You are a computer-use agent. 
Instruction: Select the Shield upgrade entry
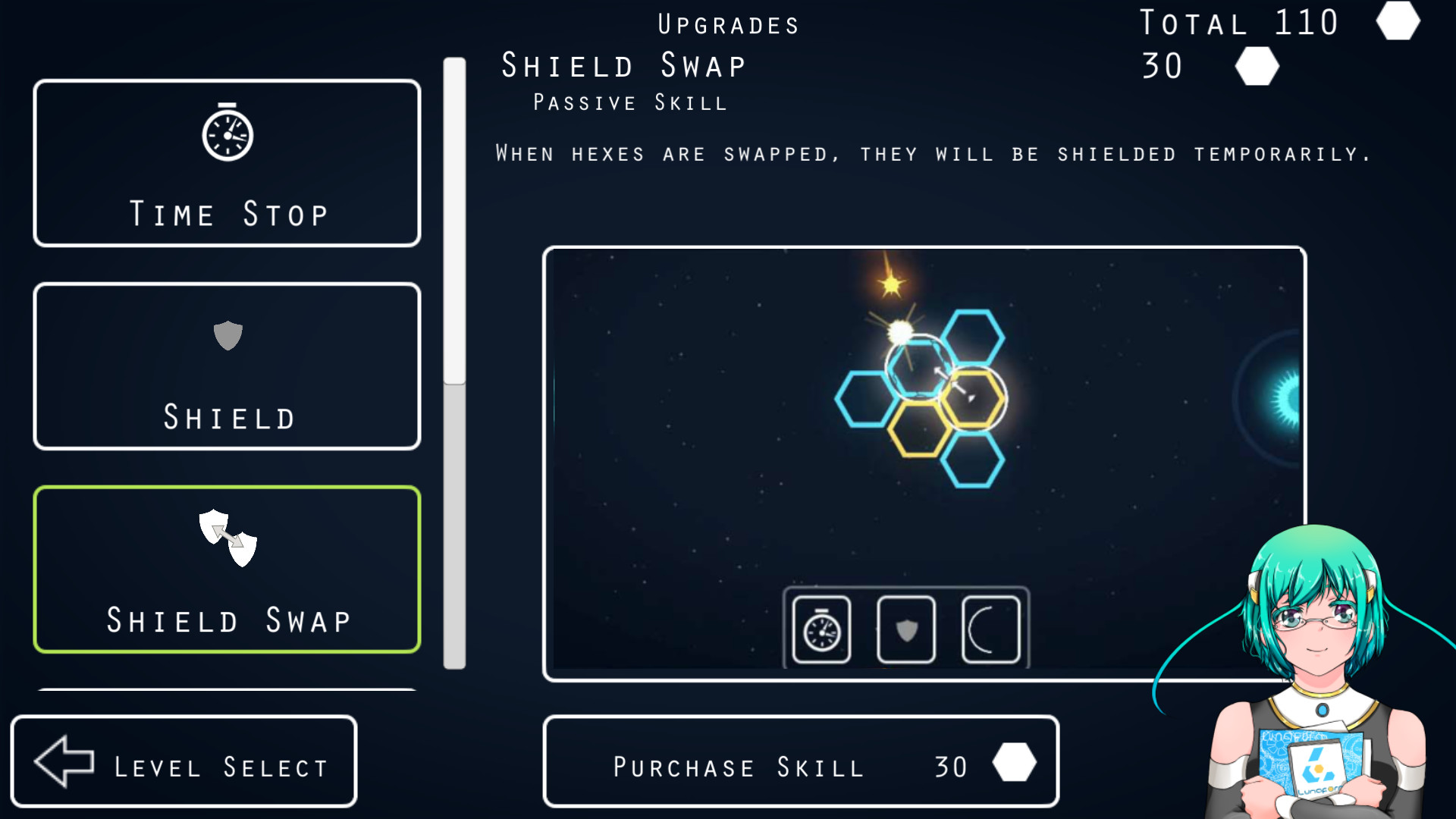pos(227,366)
